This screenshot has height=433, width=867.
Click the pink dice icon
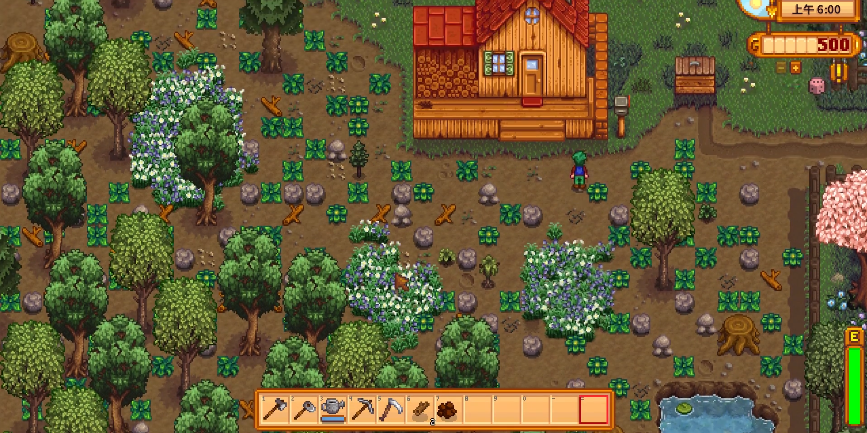[x=815, y=87]
